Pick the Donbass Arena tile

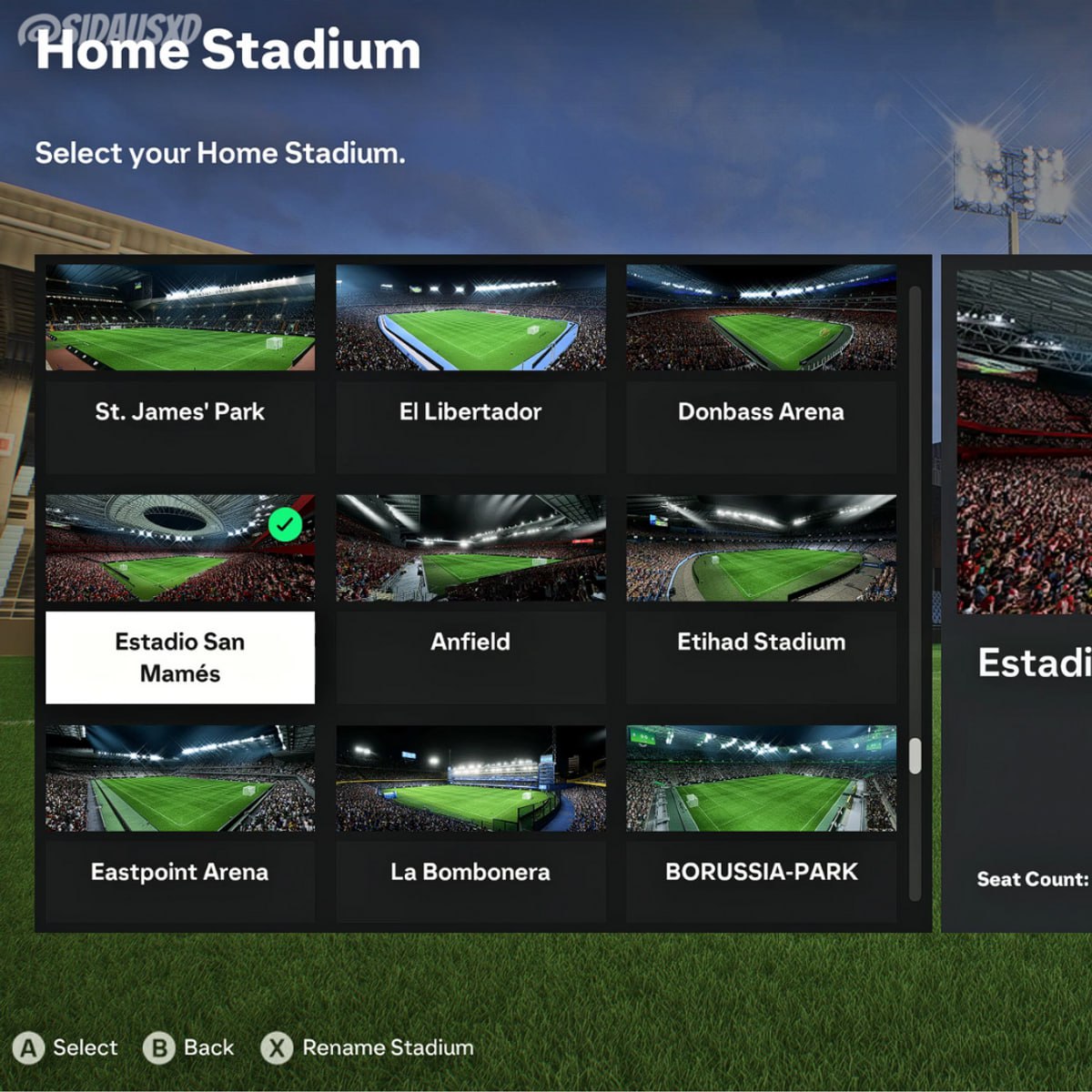(761, 369)
